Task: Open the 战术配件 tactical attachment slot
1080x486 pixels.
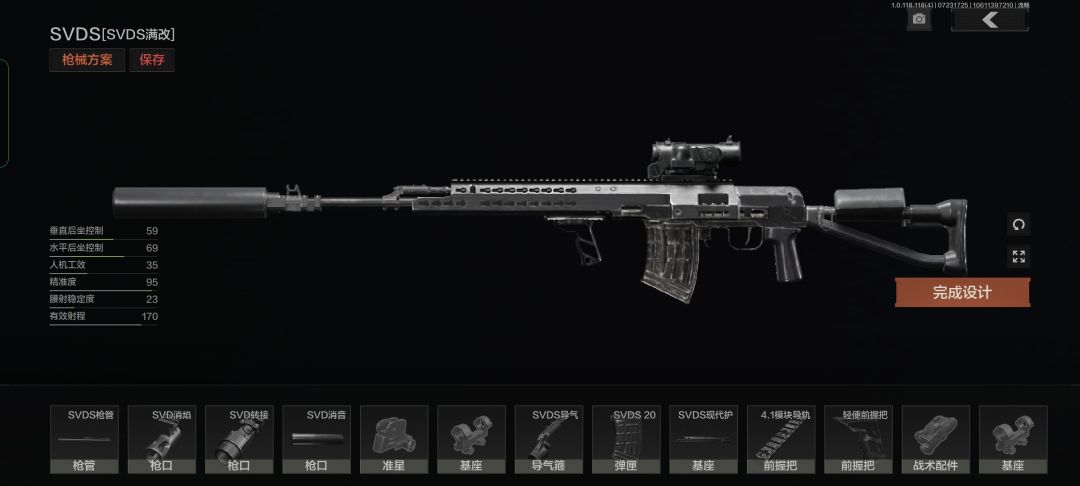Action: (936, 439)
